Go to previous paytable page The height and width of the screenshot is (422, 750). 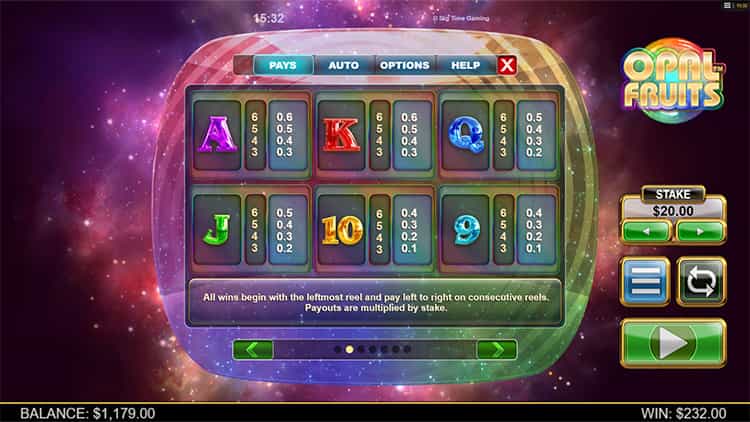point(252,350)
